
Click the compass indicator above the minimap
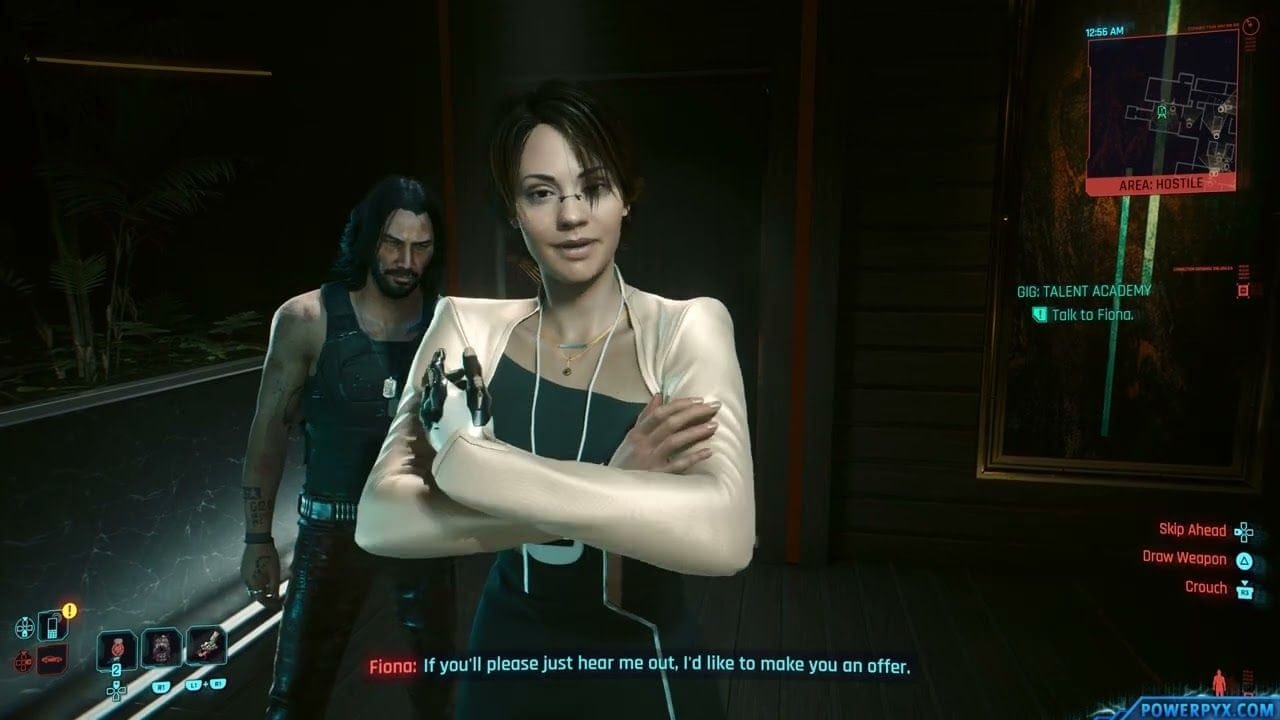pyautogui.click(x=1252, y=23)
